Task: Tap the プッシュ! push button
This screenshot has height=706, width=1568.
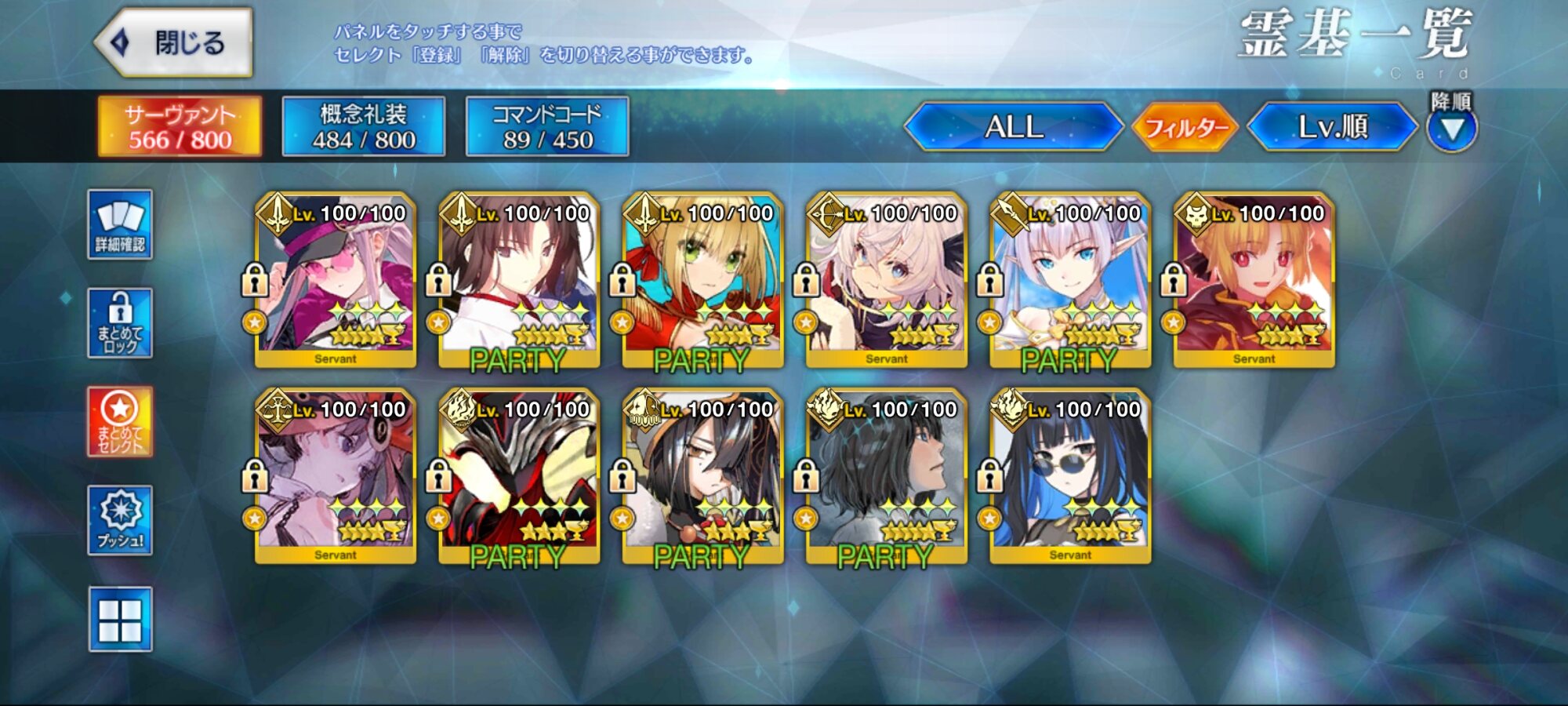Action: tap(120, 520)
